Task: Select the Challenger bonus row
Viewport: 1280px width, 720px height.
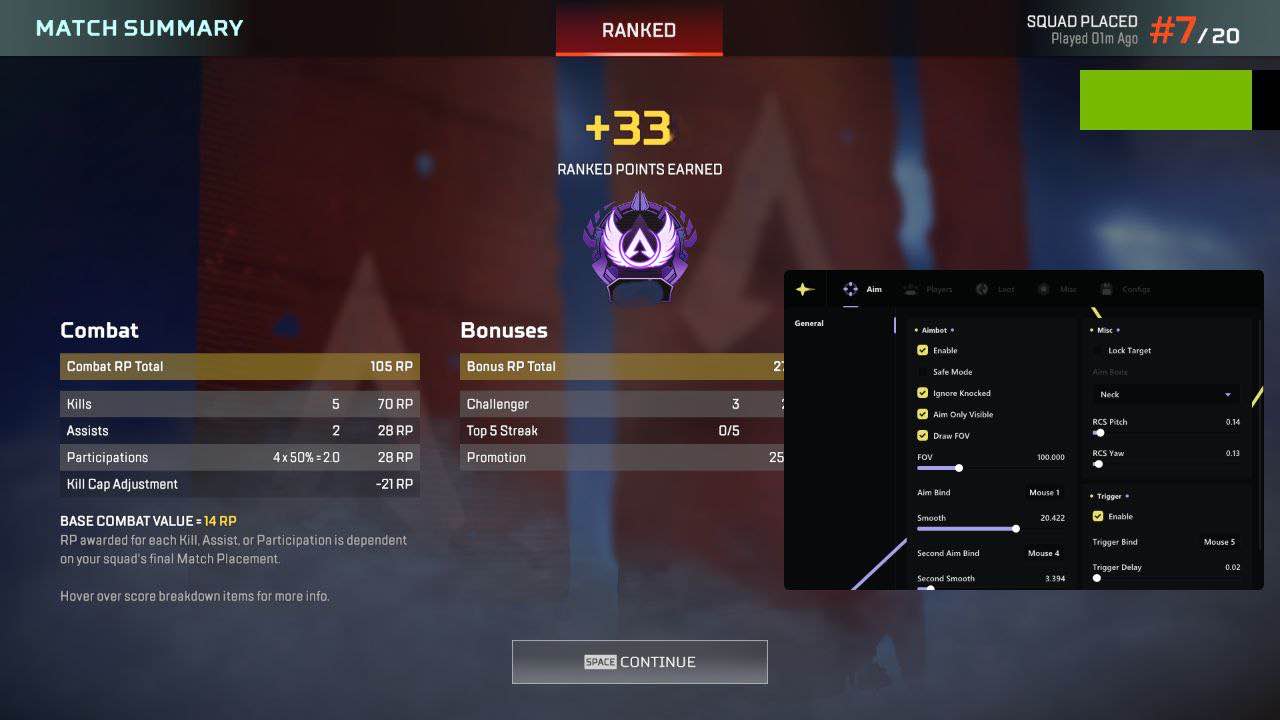Action: click(621, 404)
